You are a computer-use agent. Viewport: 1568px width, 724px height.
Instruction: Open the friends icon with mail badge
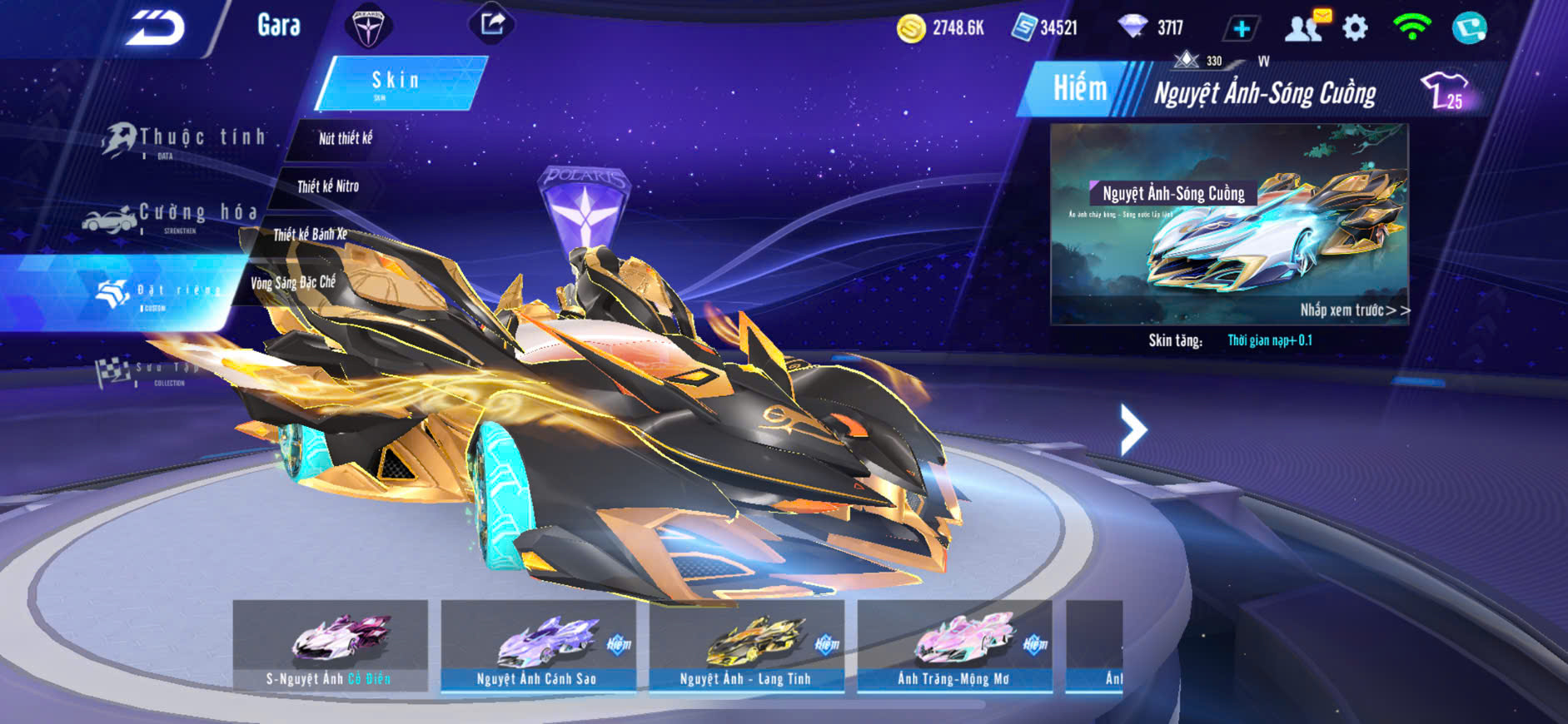1306,27
